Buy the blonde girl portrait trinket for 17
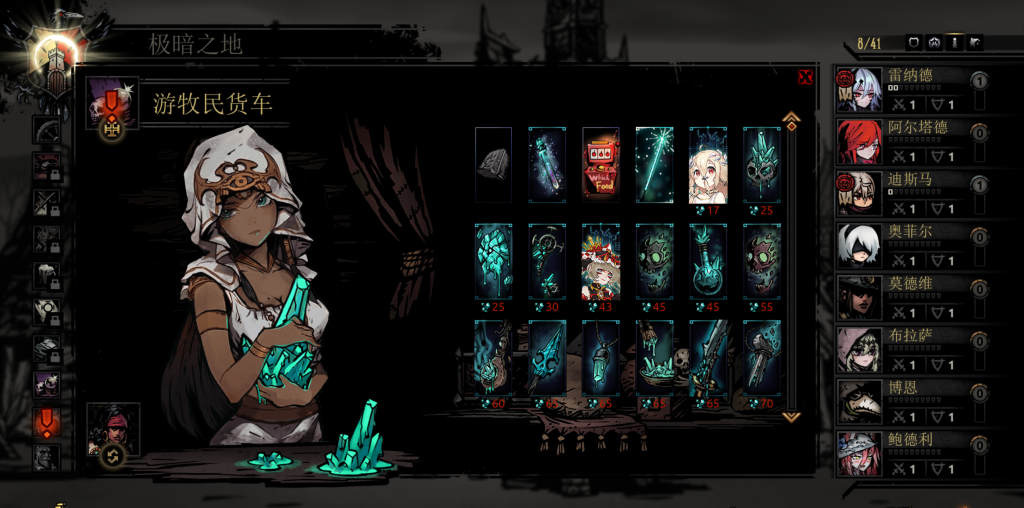The image size is (1024, 508). (708, 165)
